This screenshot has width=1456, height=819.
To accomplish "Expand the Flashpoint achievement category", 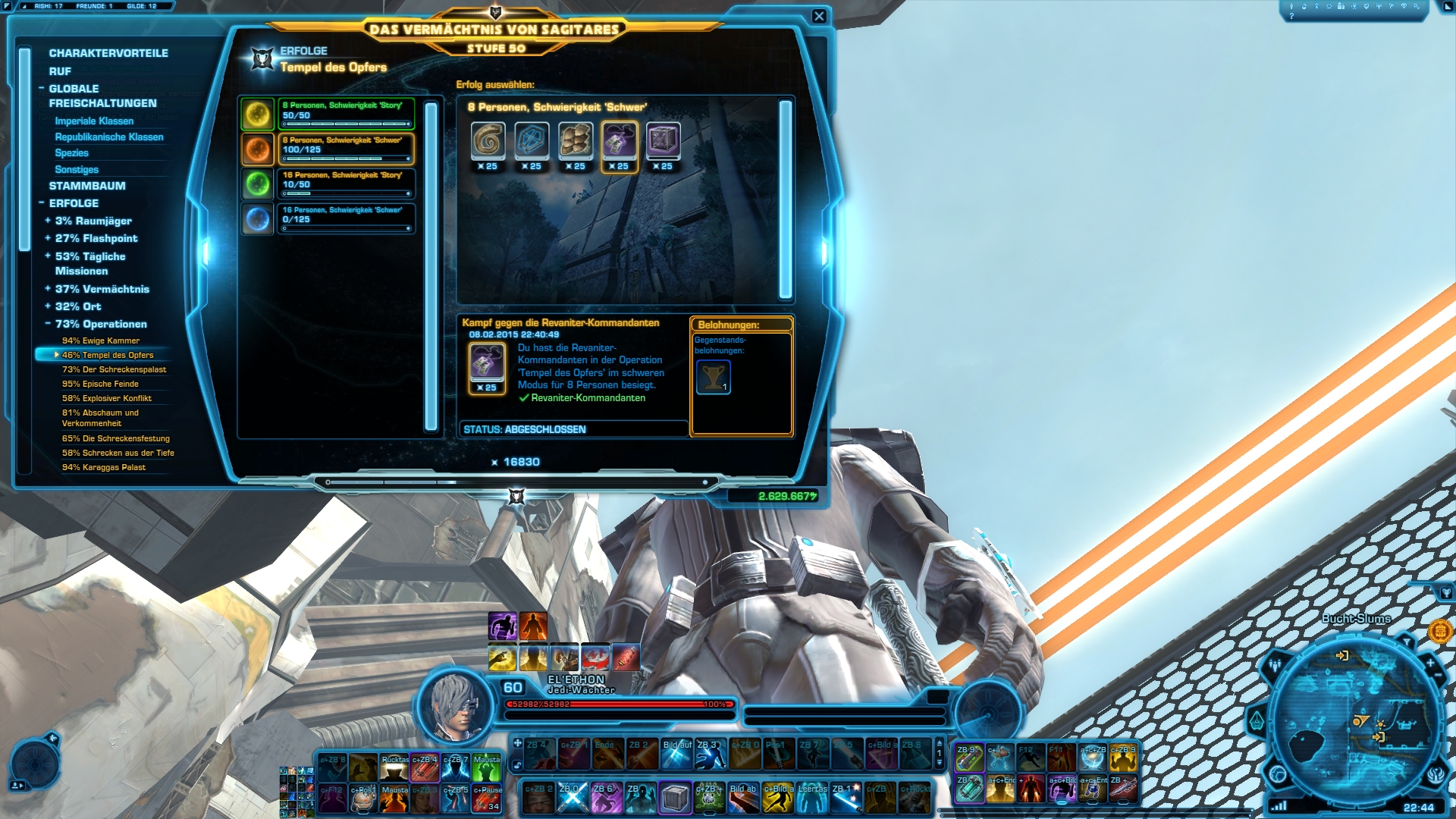I will 96,239.
